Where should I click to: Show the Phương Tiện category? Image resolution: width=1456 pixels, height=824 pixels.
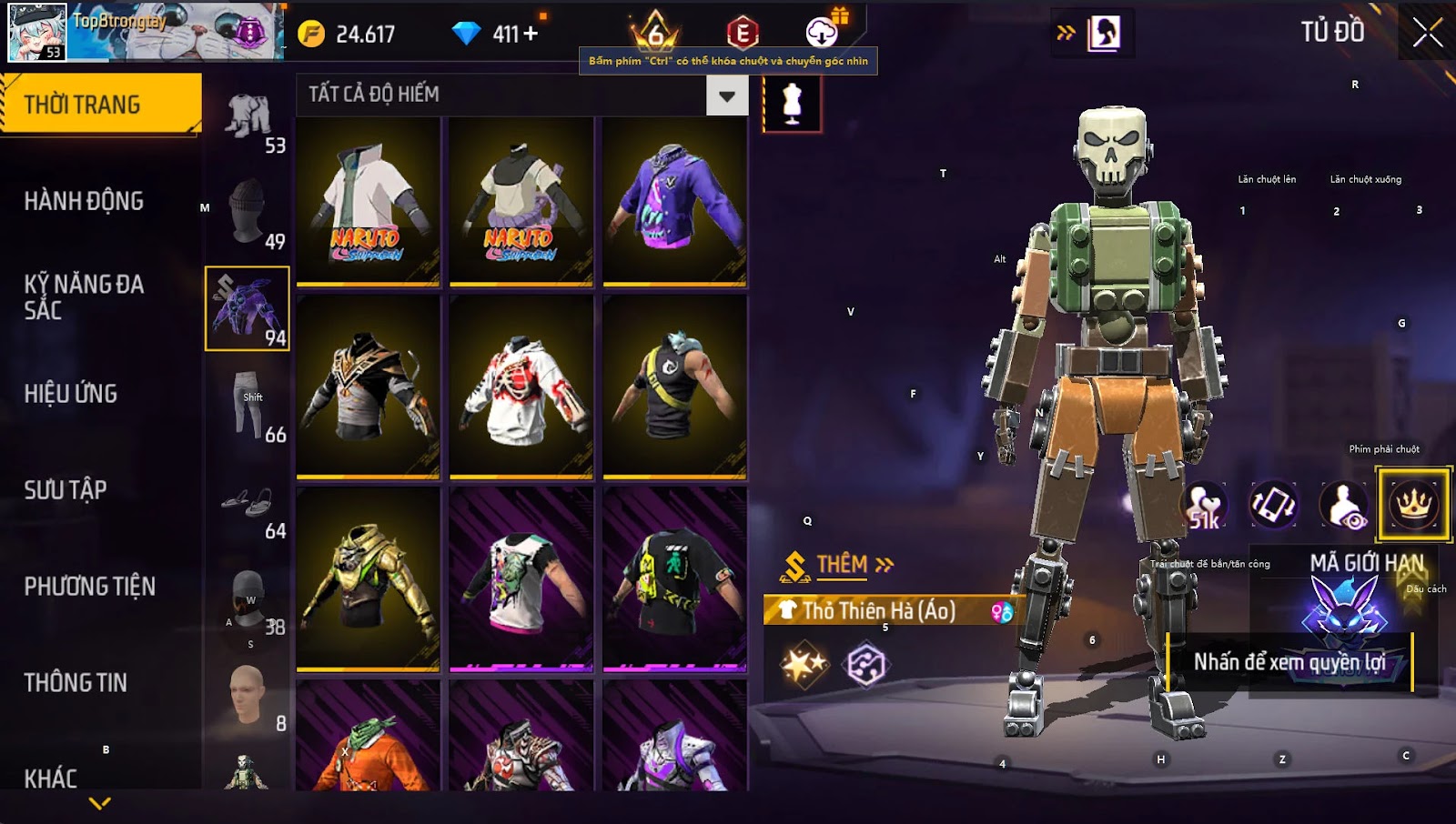pyautogui.click(x=89, y=587)
